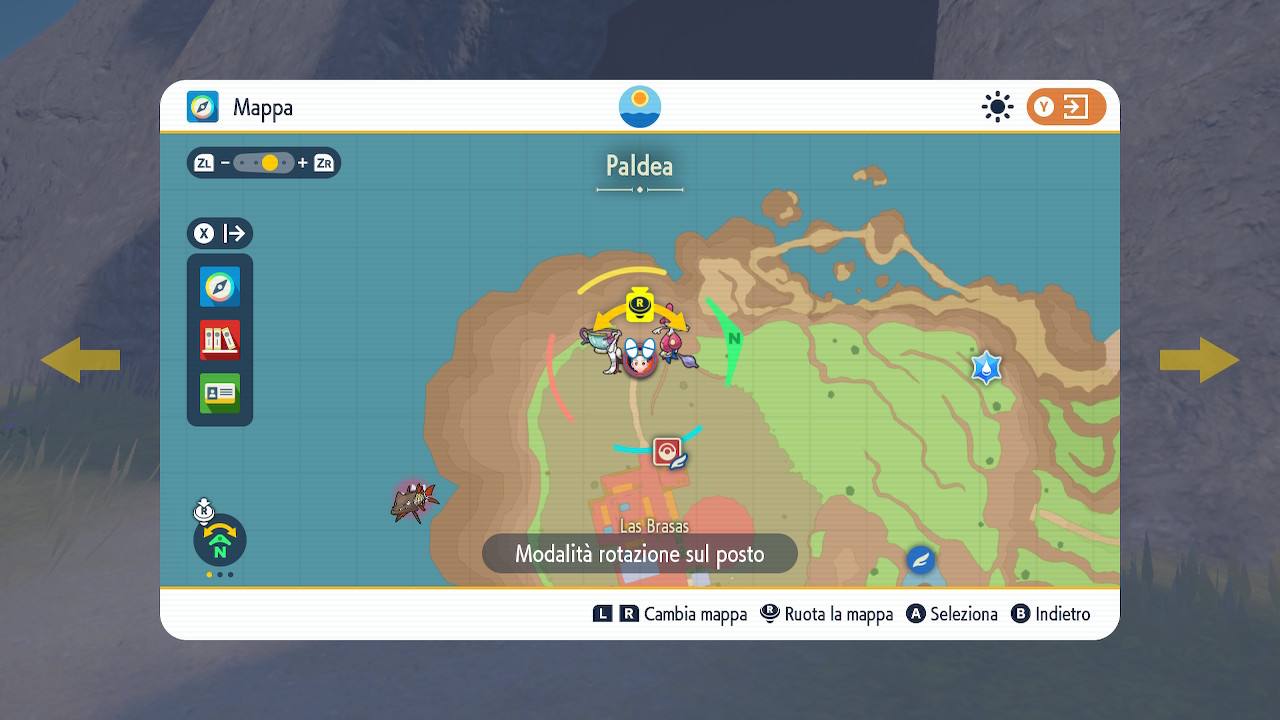Click the sun weather icon
The height and width of the screenshot is (720, 1280).
click(997, 107)
